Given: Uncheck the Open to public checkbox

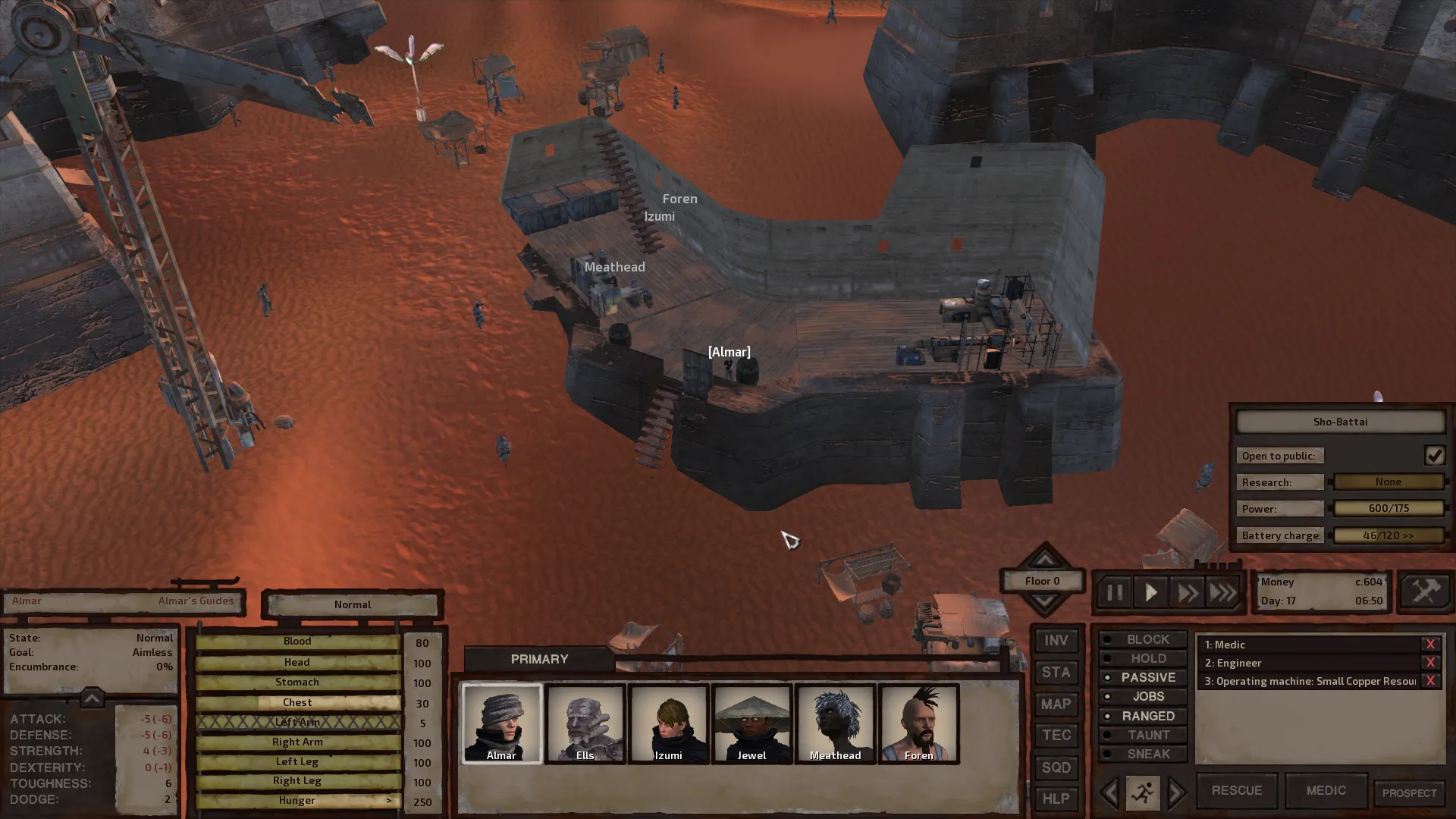Looking at the screenshot, I should click(1434, 455).
